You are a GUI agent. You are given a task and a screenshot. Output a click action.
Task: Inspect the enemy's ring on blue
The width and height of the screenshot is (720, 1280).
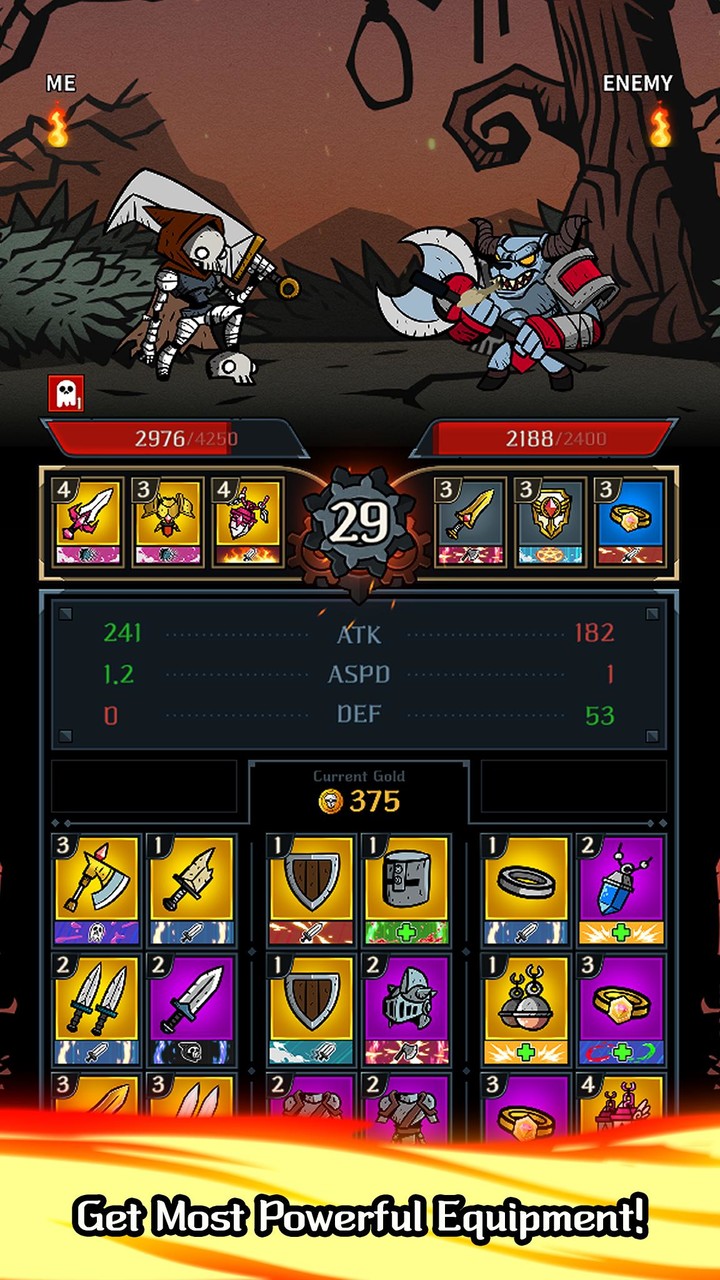[630, 523]
